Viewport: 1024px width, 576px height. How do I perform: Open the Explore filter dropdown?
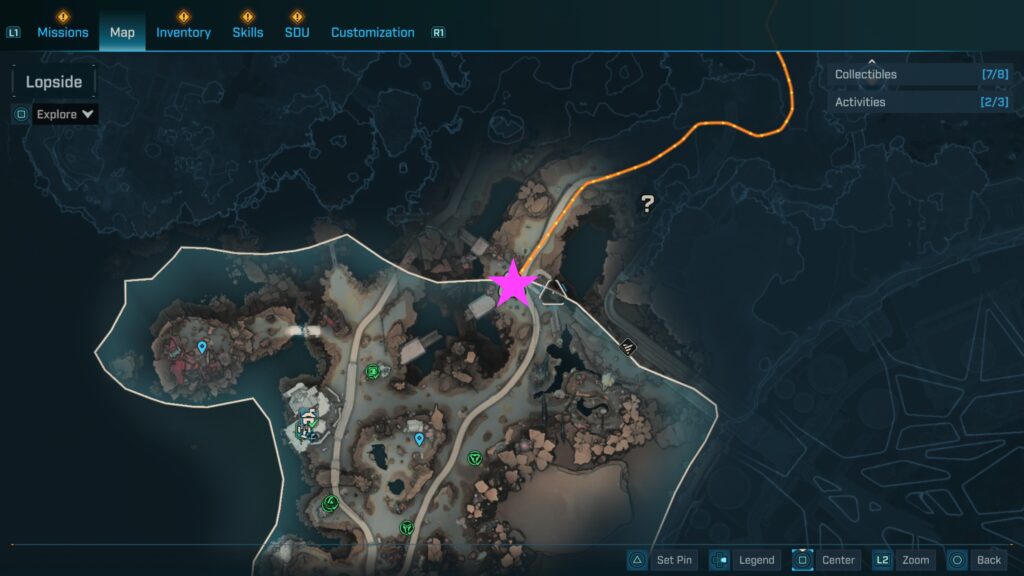[x=66, y=114]
